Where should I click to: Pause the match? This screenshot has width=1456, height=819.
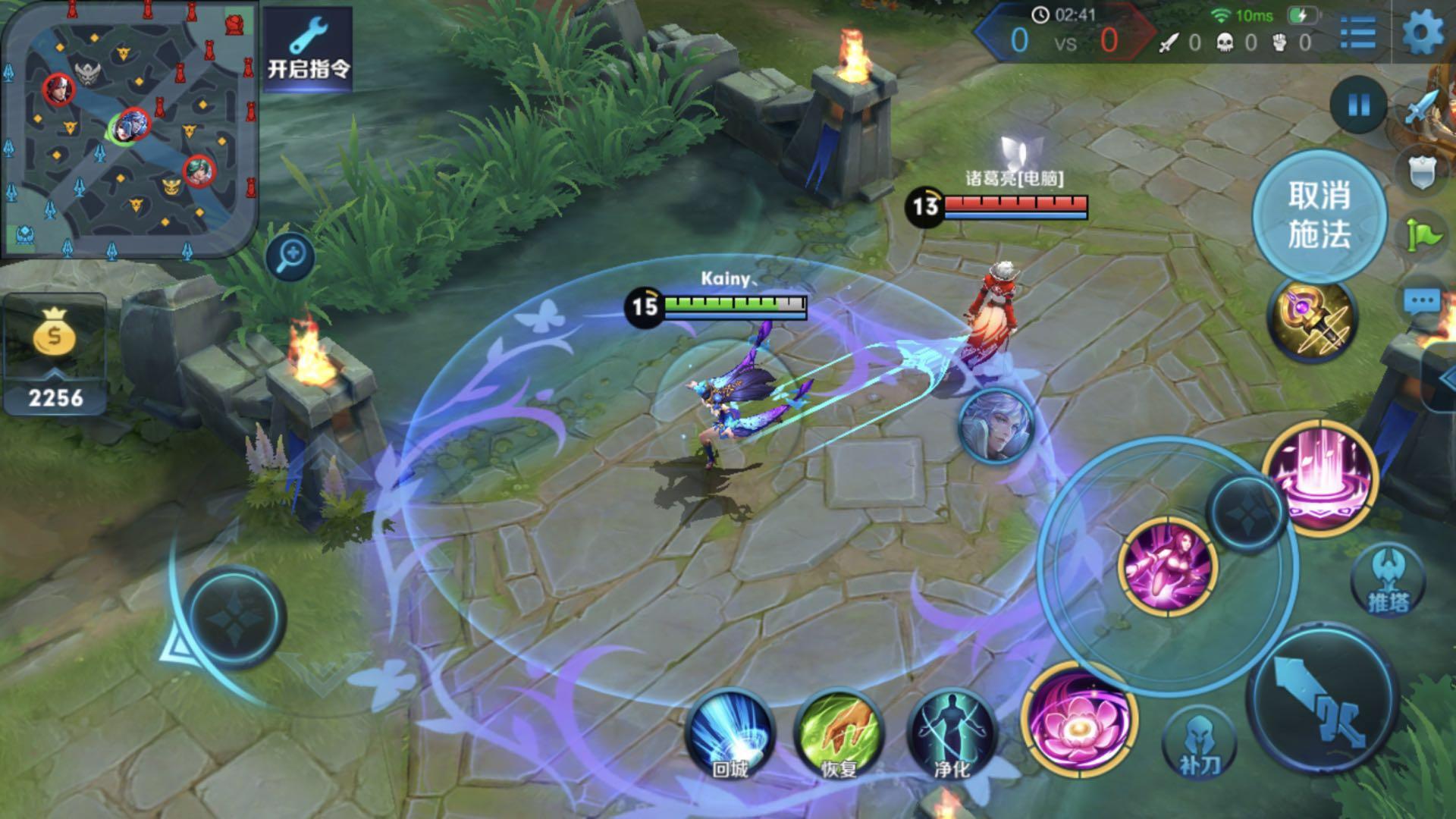tap(1358, 105)
